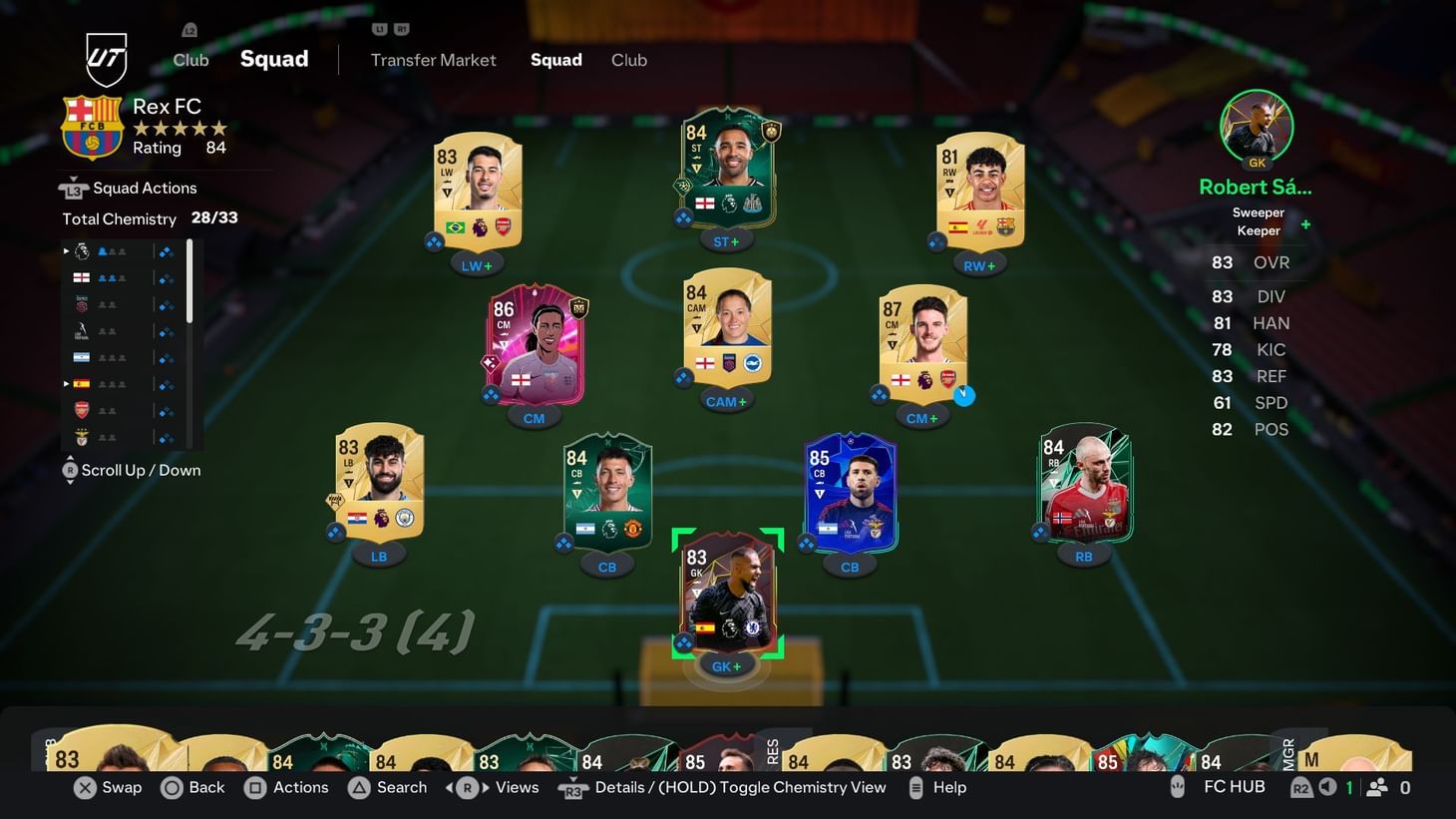Viewport: 1456px width, 819px height.
Task: Click the plus toggle beside Sweeper Keeper
Action: click(1304, 224)
